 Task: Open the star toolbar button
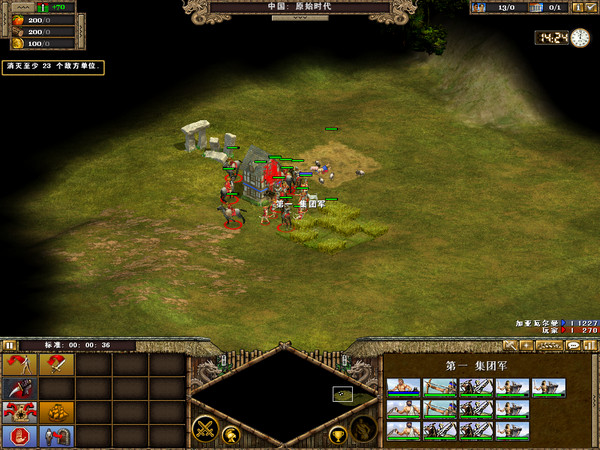527,345
